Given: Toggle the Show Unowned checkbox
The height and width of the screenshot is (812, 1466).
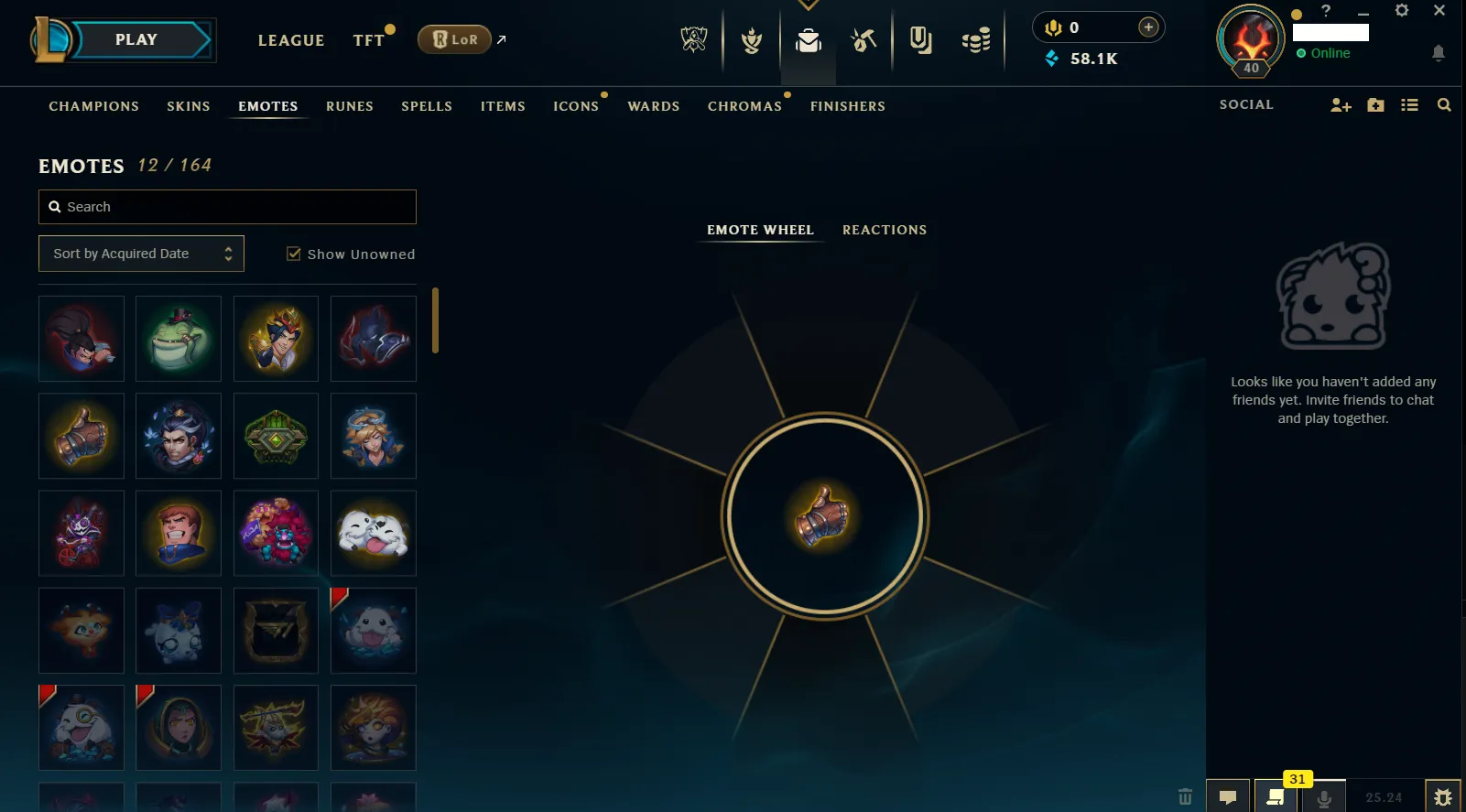Looking at the screenshot, I should (x=294, y=254).
